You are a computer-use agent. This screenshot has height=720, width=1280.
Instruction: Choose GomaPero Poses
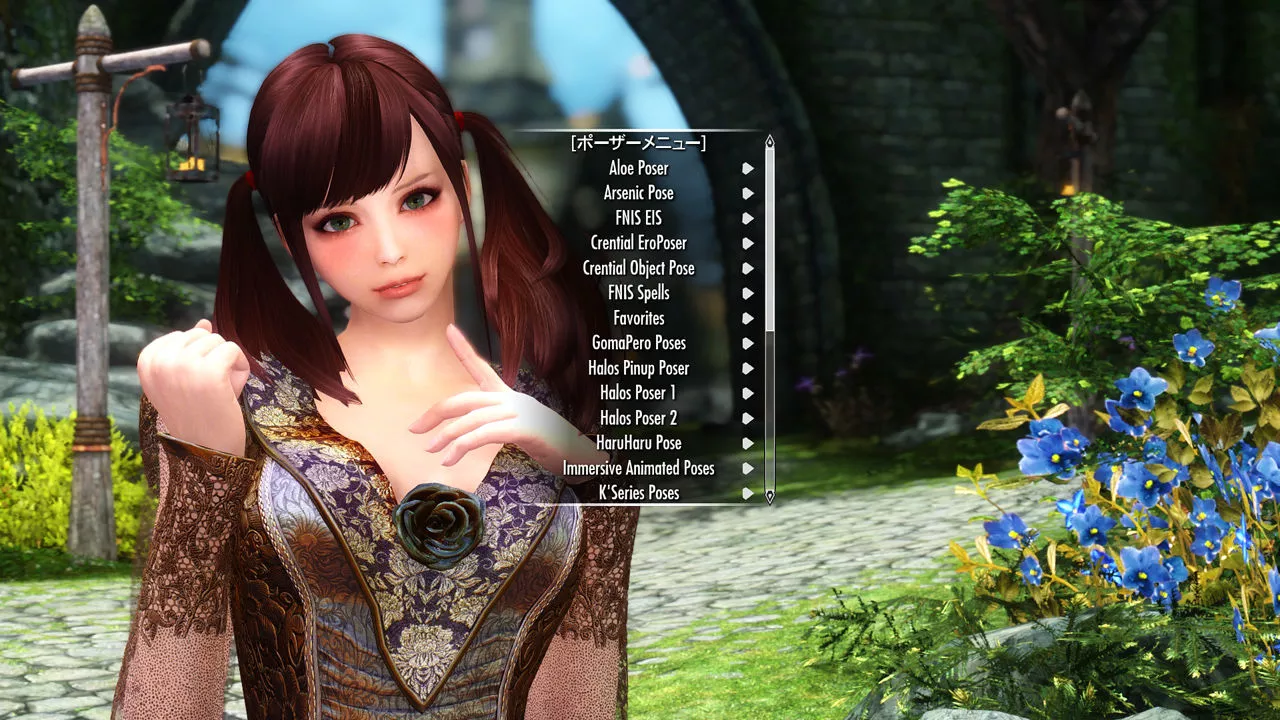click(x=638, y=343)
